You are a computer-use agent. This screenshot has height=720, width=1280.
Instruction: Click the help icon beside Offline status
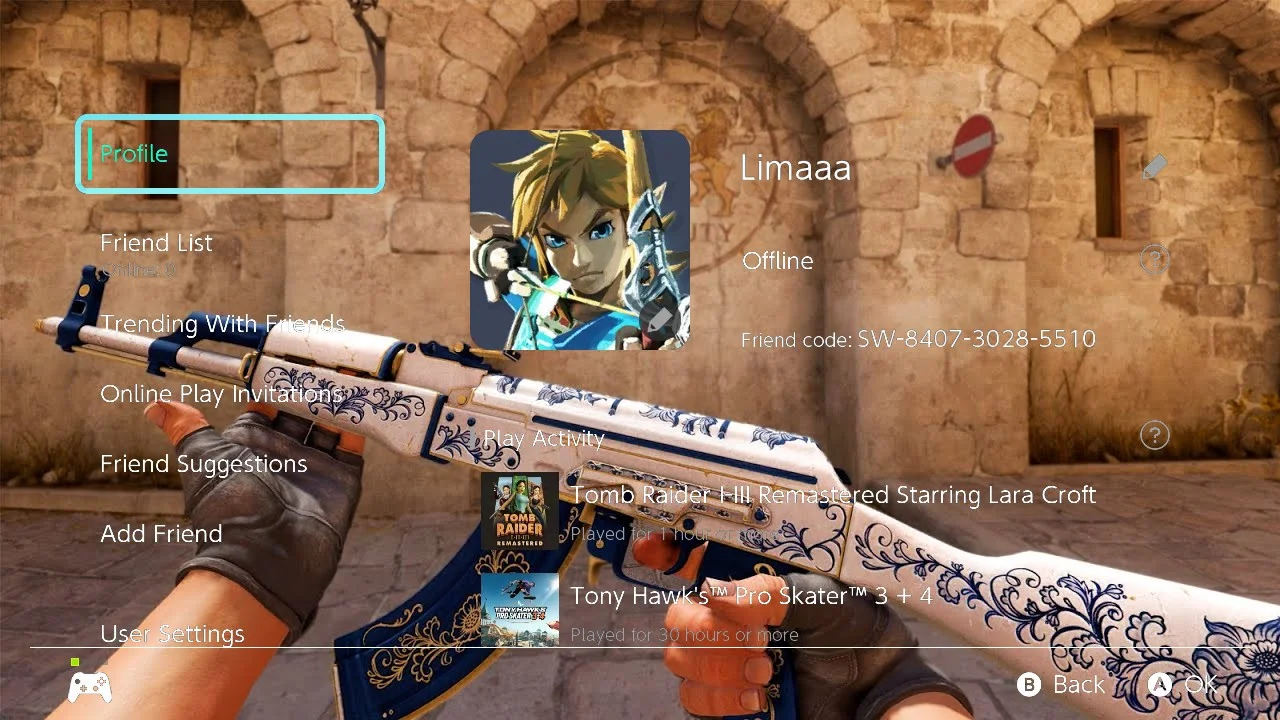[x=1155, y=261]
